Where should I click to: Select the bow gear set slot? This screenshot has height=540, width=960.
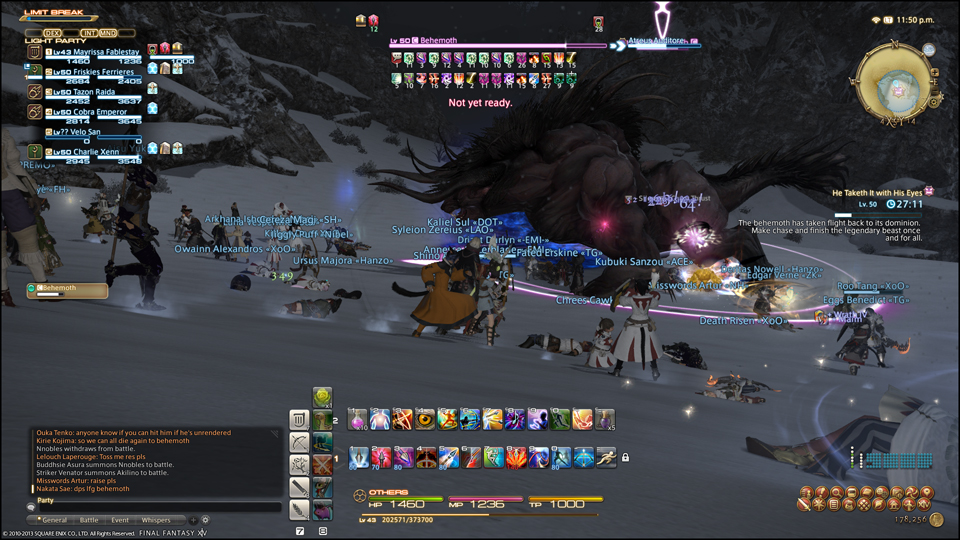coord(299,442)
